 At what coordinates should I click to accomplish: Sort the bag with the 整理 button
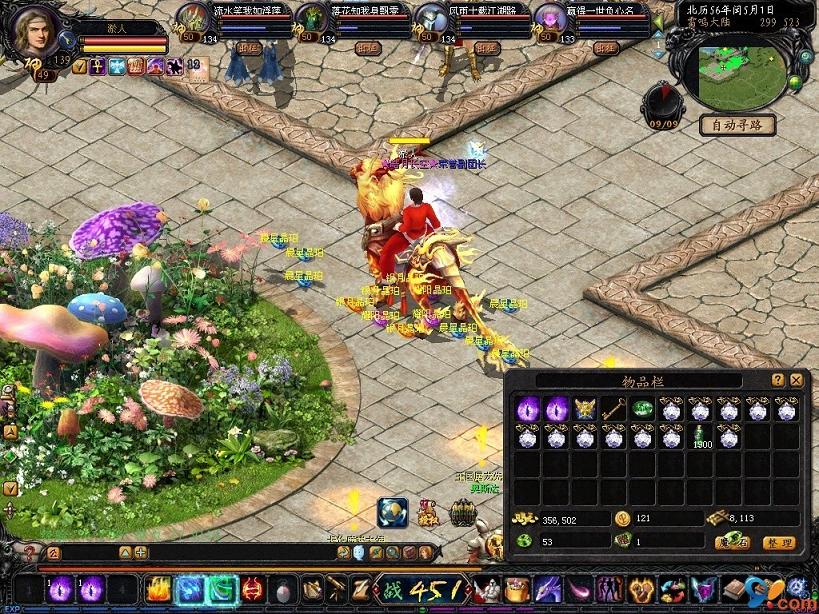[779, 542]
